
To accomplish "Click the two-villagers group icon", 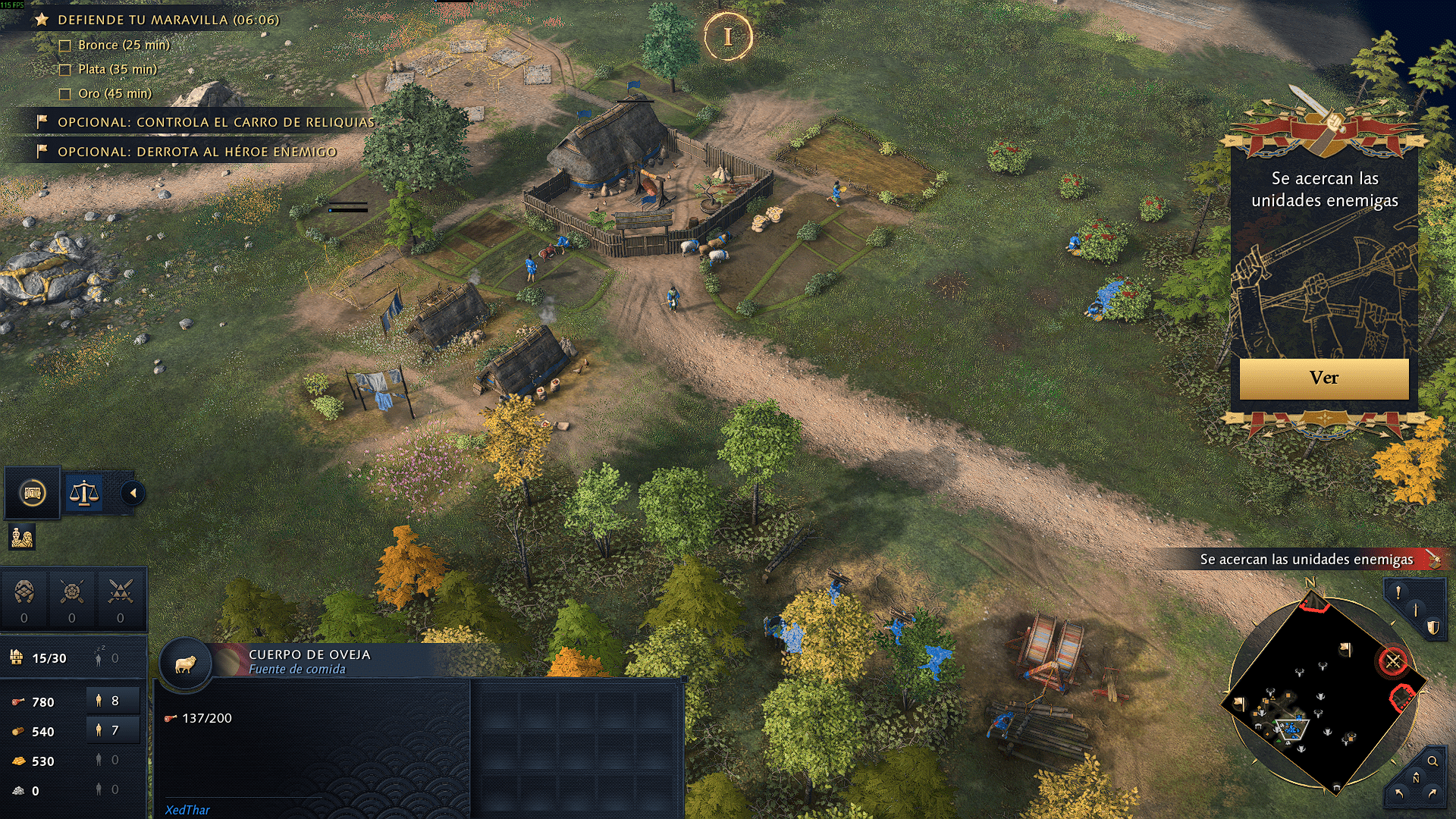I will (22, 538).
